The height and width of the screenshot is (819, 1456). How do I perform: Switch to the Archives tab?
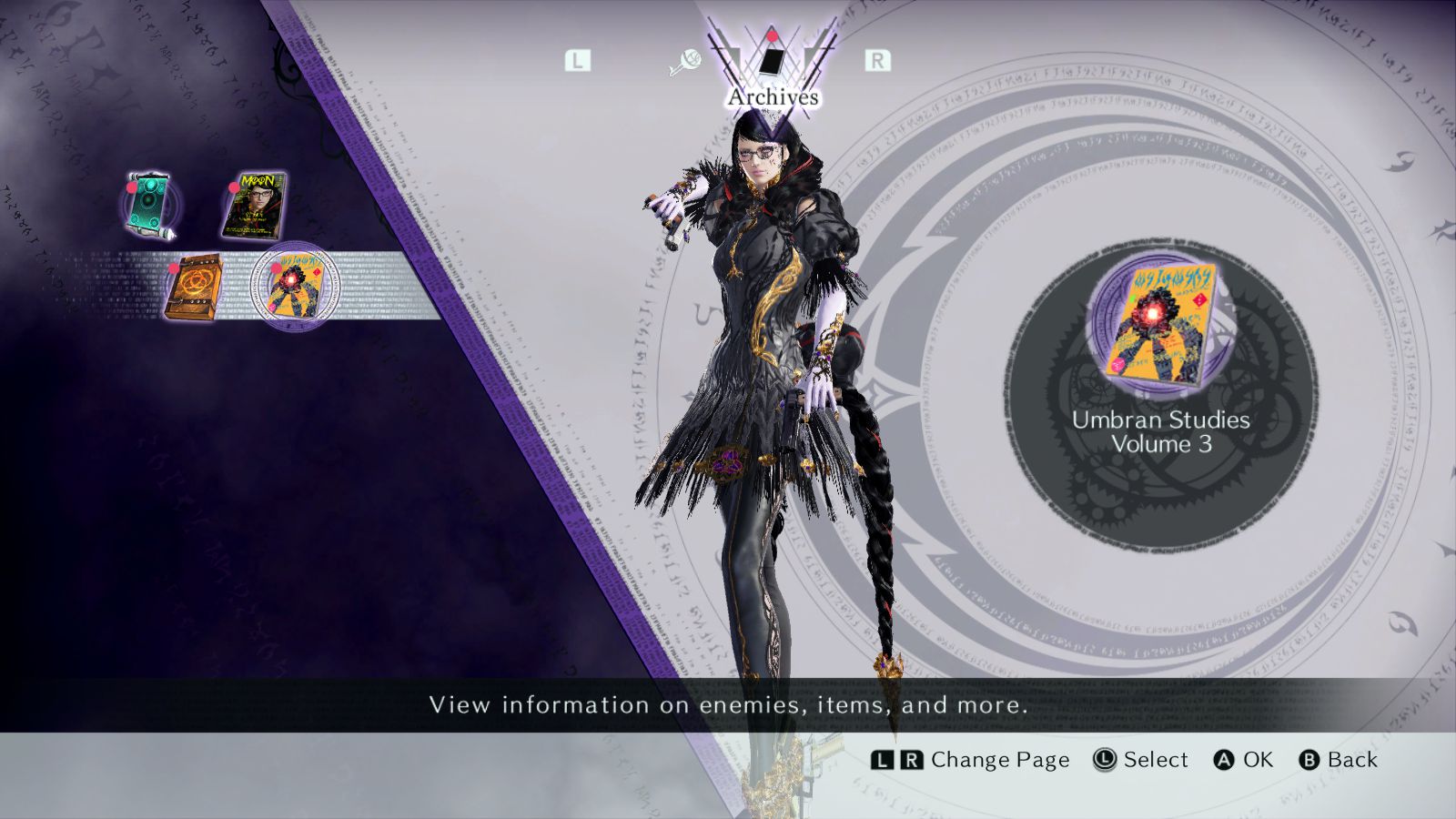(x=772, y=62)
